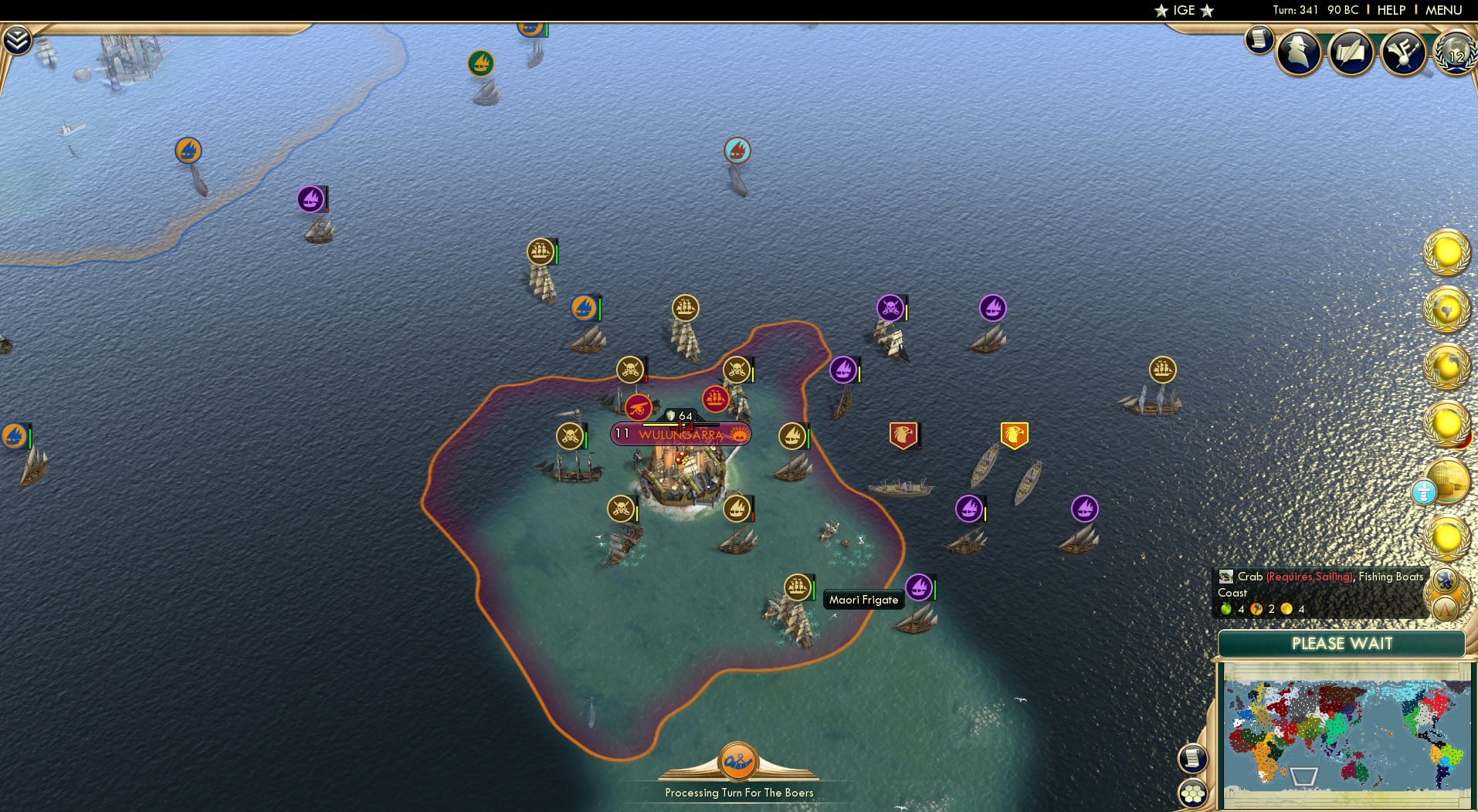Screen dimensions: 1478x812
Task: Click the topmost gold coin notification on the right
Action: (x=1446, y=251)
